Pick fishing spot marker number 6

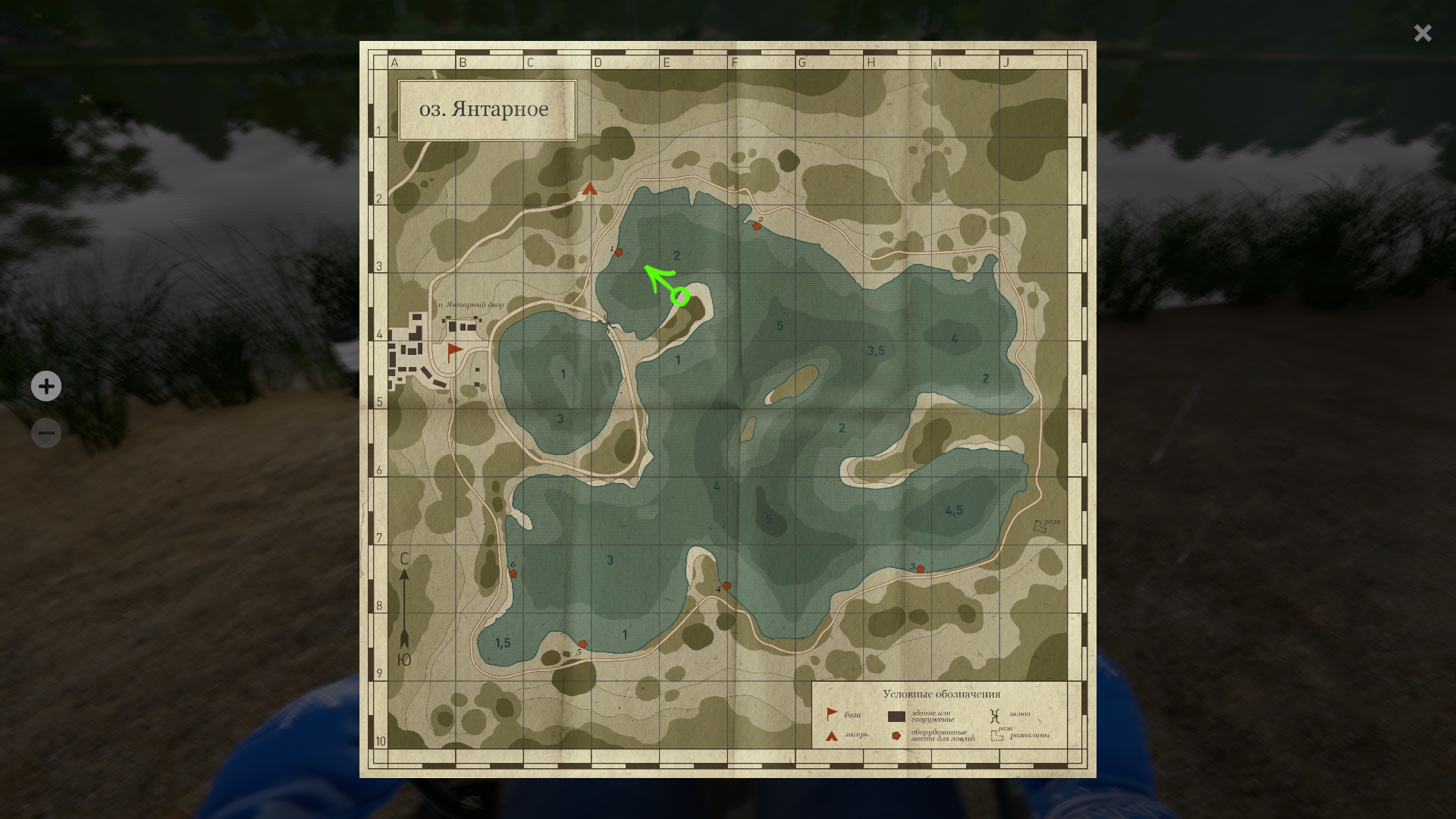click(x=513, y=574)
